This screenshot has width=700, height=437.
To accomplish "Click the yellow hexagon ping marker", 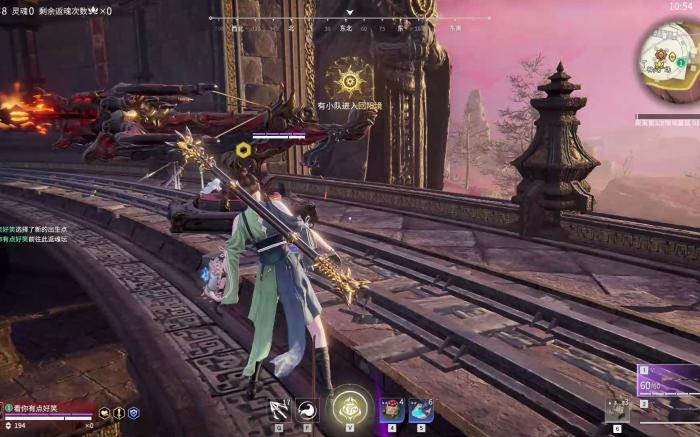I will pyautogui.click(x=243, y=150).
